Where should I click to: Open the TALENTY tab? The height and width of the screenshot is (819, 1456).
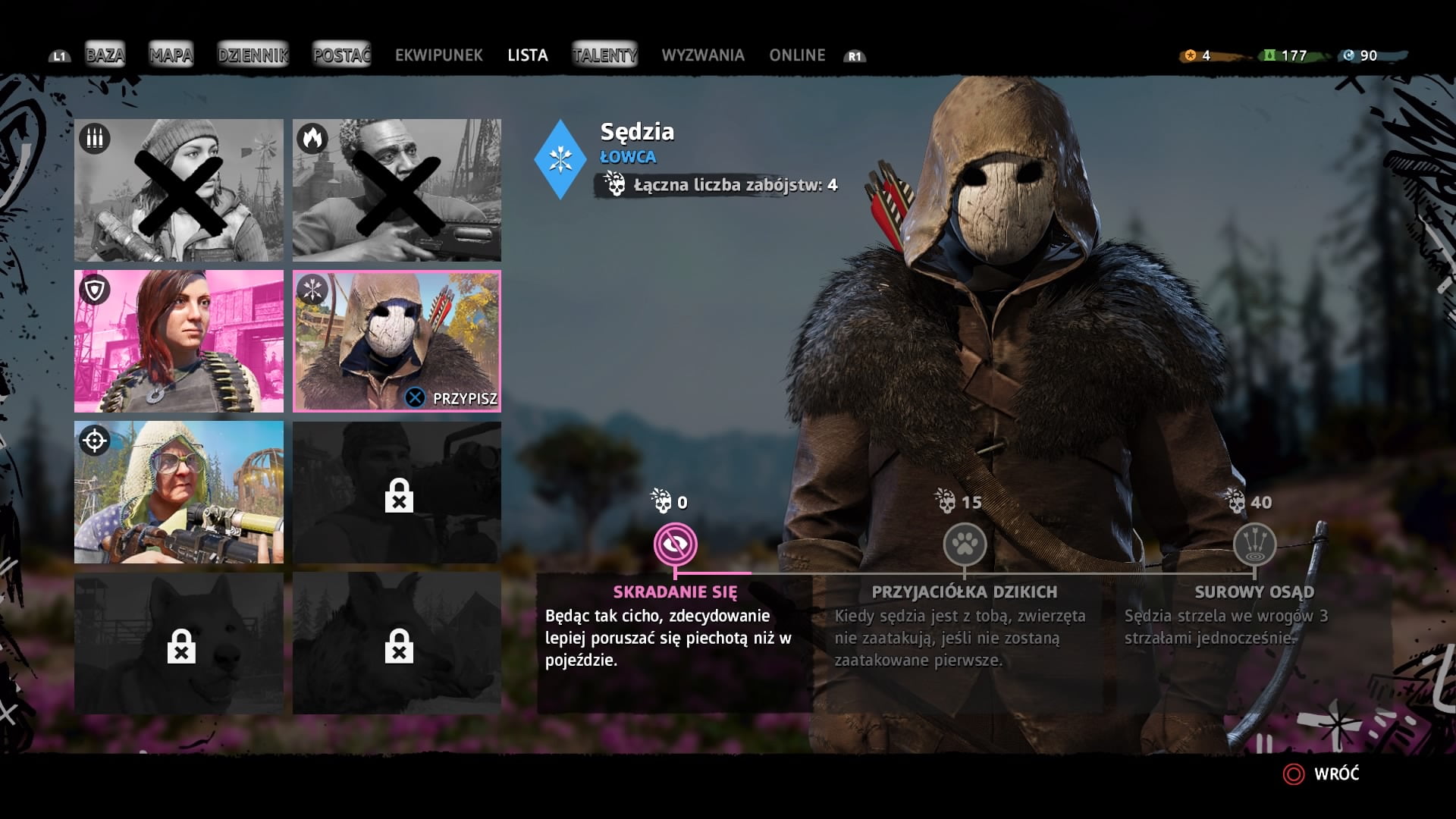pyautogui.click(x=604, y=55)
